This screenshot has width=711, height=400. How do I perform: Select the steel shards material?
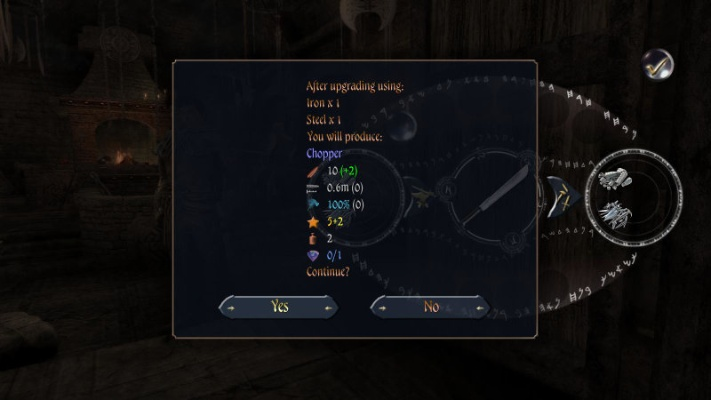click(x=612, y=211)
